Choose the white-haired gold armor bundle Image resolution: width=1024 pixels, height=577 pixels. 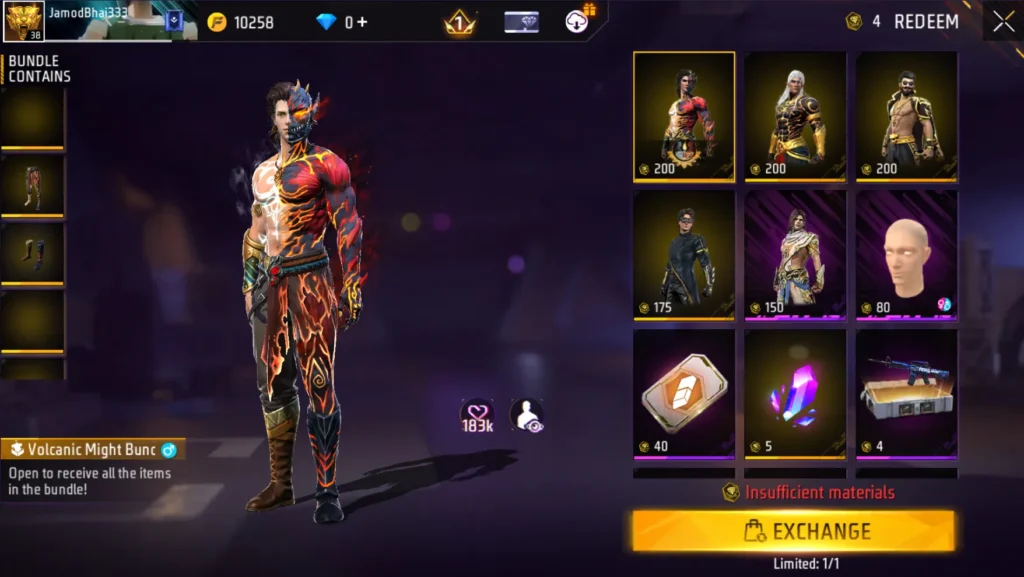click(795, 116)
